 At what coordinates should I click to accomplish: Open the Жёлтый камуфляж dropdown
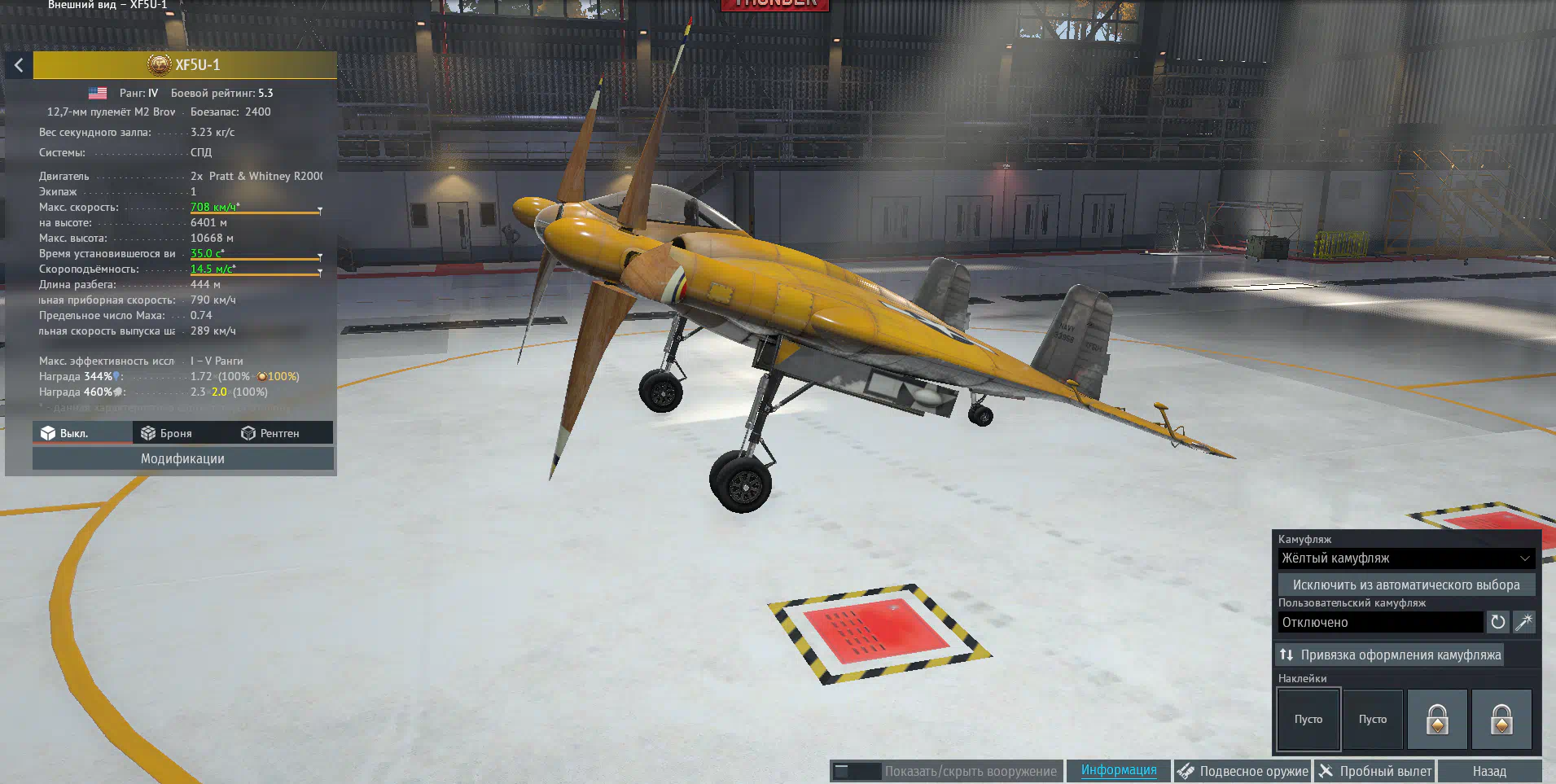click(1405, 558)
